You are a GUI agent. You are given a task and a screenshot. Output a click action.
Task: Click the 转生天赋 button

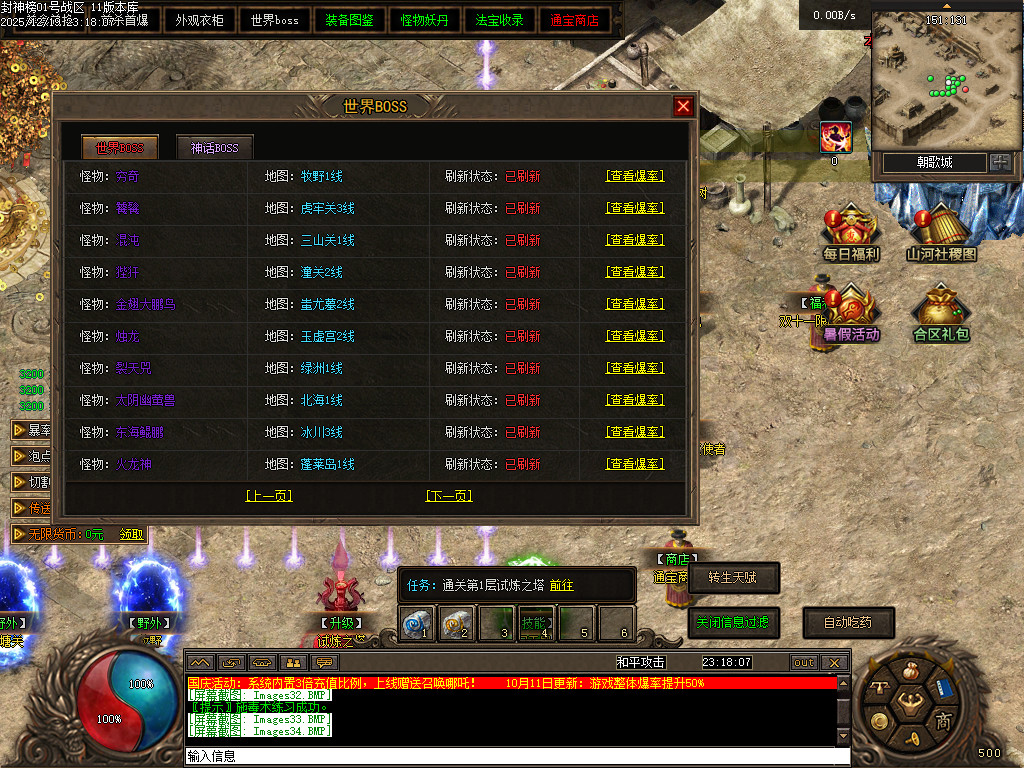click(733, 577)
